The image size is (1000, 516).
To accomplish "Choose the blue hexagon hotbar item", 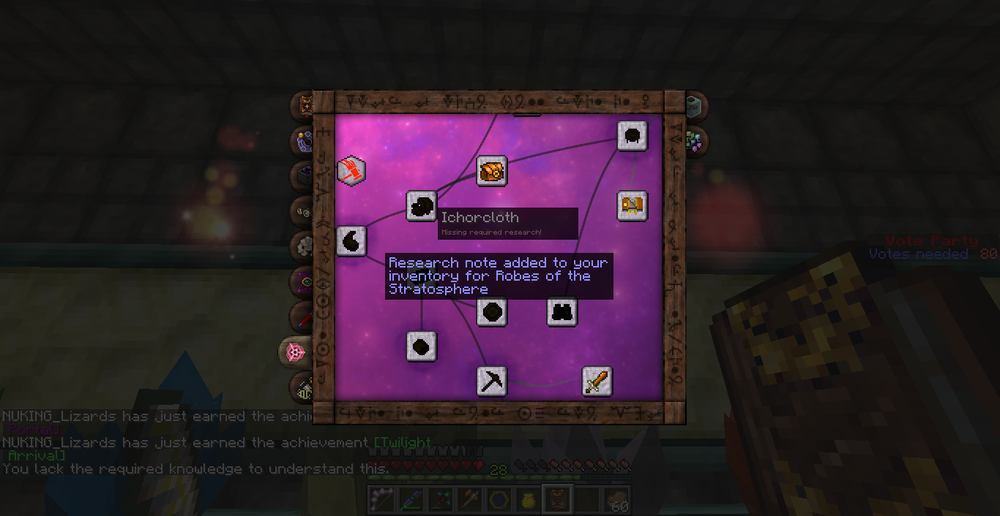I will pos(498,498).
